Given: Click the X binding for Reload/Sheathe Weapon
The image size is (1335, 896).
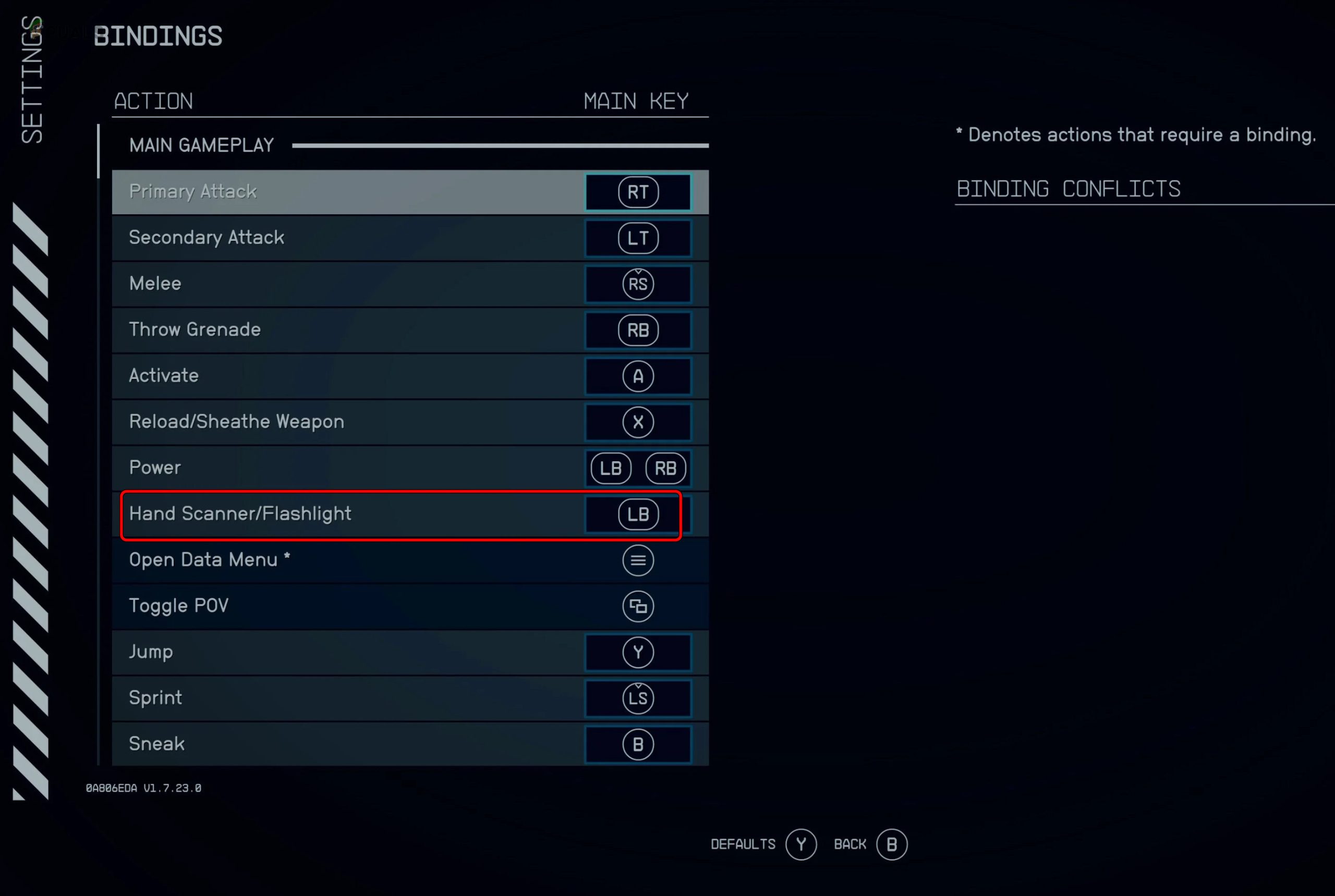Looking at the screenshot, I should (x=638, y=422).
